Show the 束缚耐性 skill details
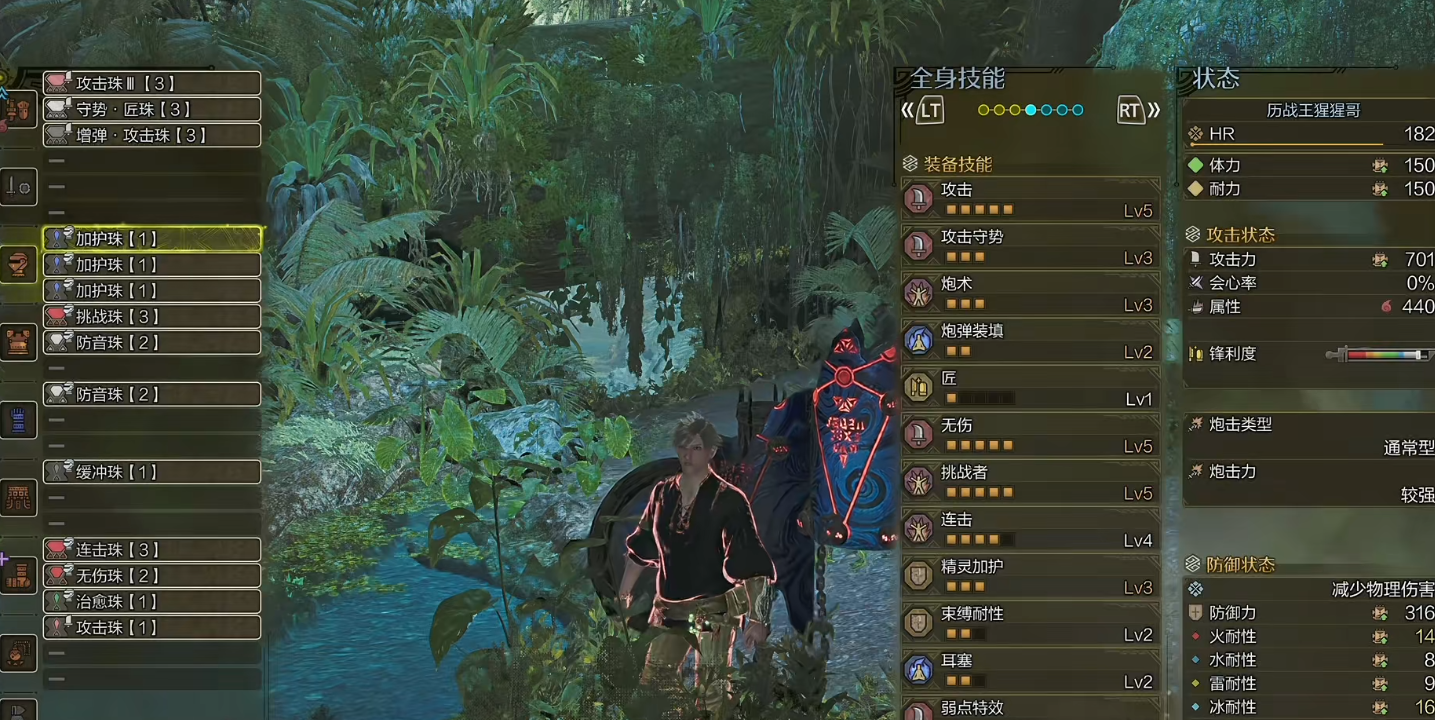This screenshot has width=1435, height=720. tap(1030, 623)
